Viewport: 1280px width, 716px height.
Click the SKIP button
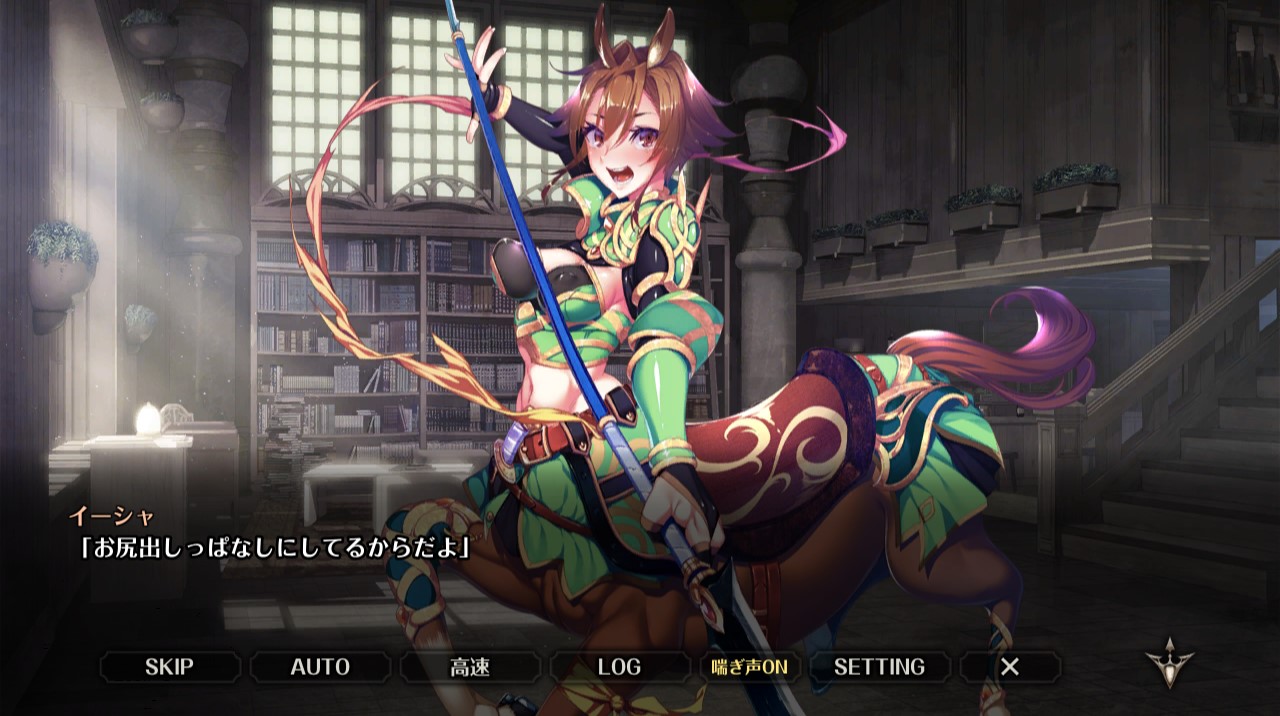(169, 667)
